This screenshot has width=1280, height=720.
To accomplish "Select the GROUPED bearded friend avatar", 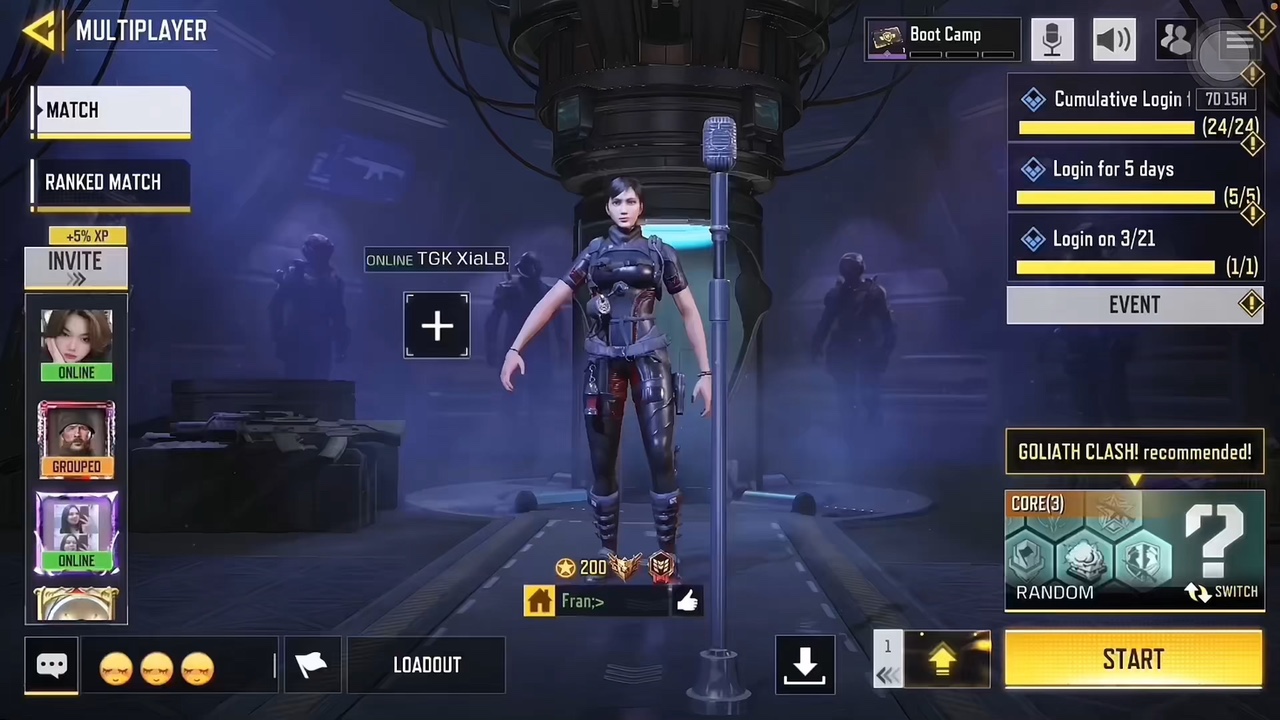I will coord(77,438).
